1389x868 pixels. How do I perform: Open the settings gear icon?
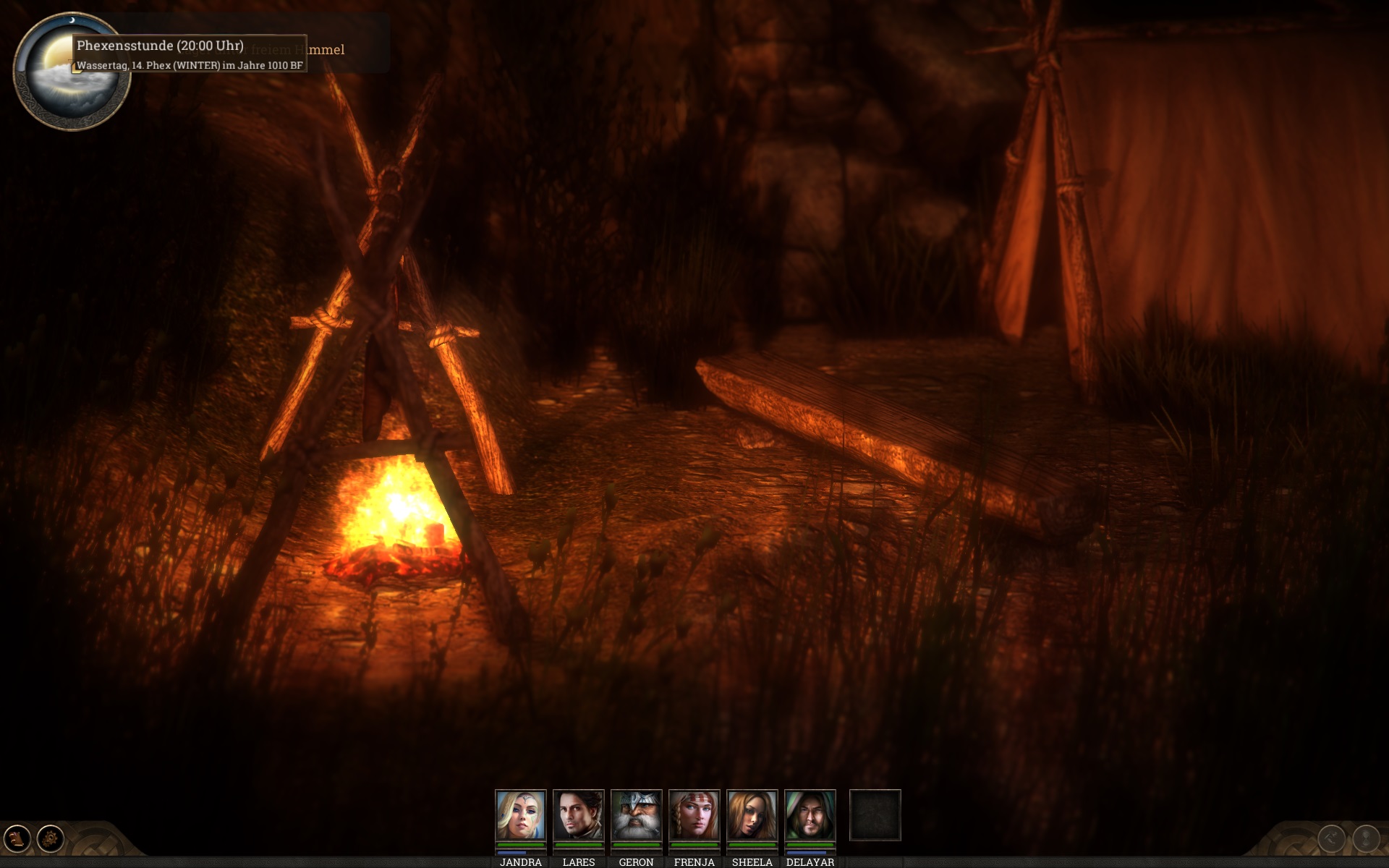51,839
